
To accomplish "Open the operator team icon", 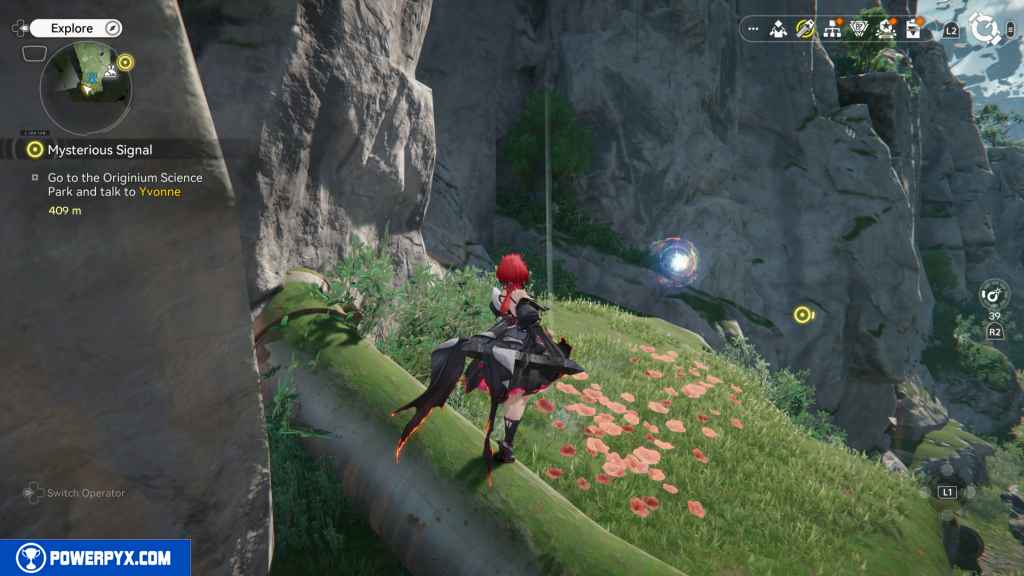I will 778,29.
